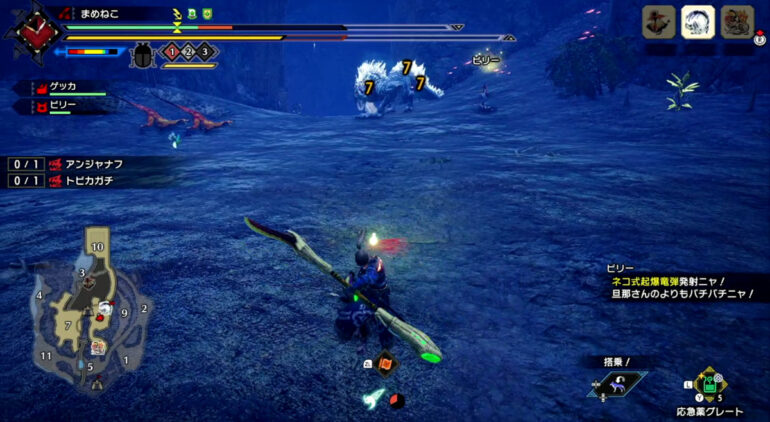The image size is (770, 422).
Task: Select the highlighted white monster icon
Action: point(697,22)
